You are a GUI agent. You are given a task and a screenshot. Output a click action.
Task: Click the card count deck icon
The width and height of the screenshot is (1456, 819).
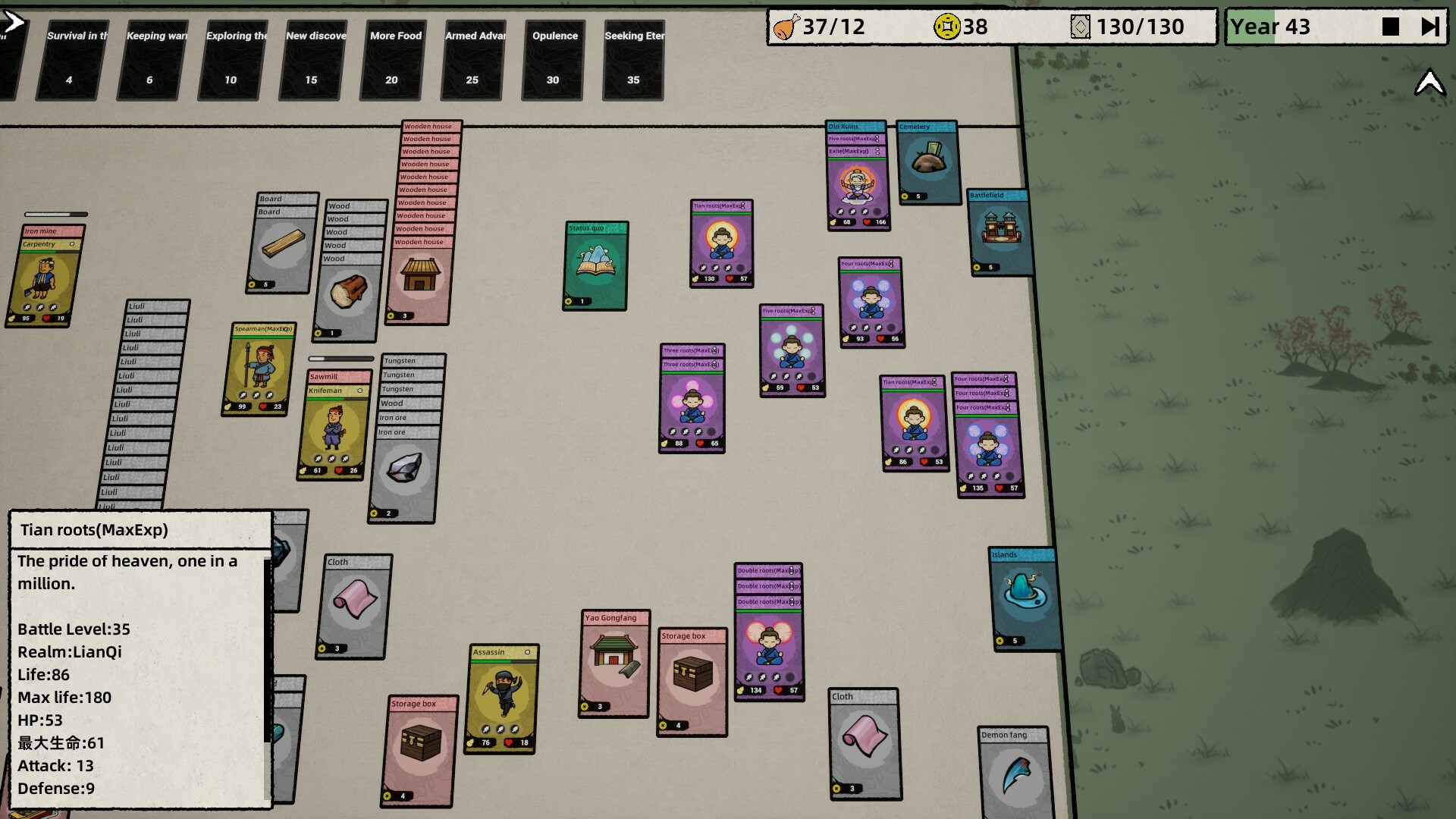pyautogui.click(x=1081, y=27)
